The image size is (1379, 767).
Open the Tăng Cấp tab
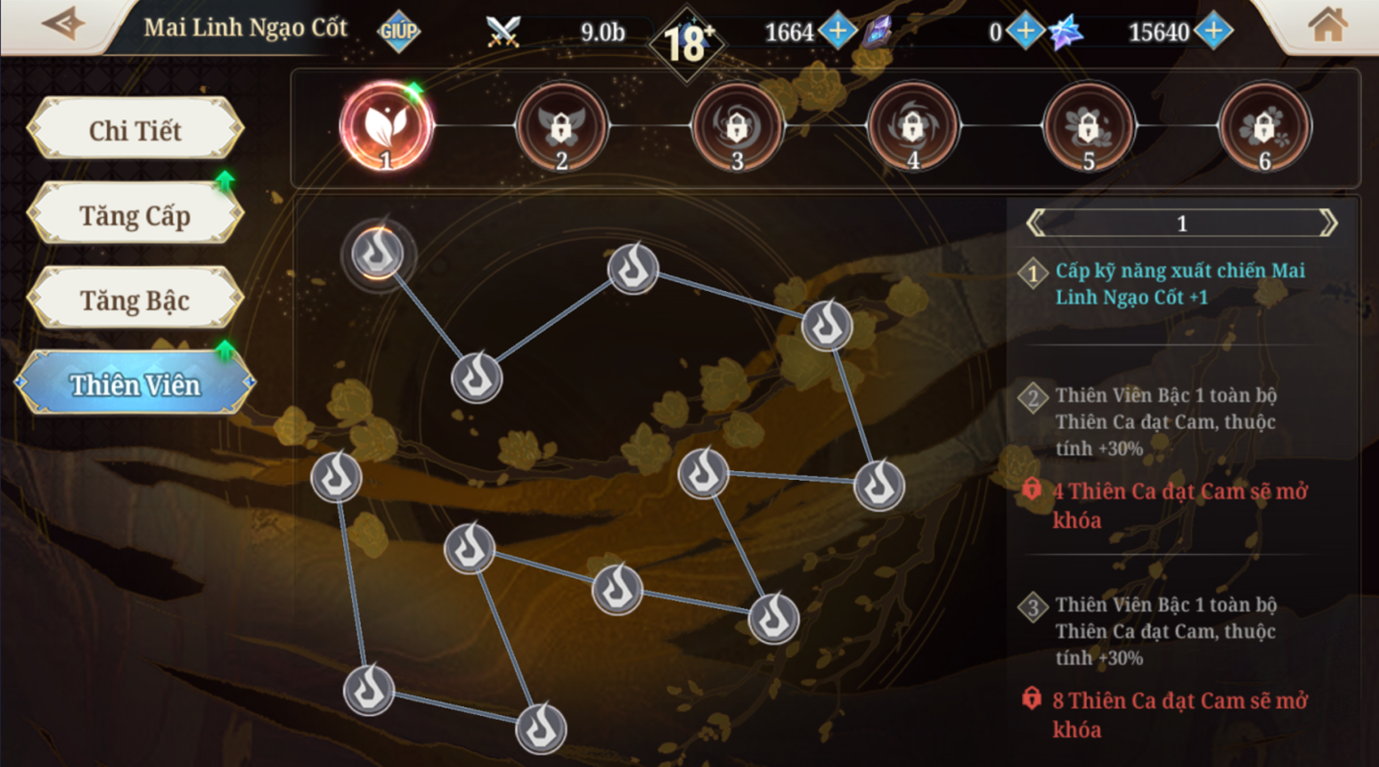pos(135,215)
